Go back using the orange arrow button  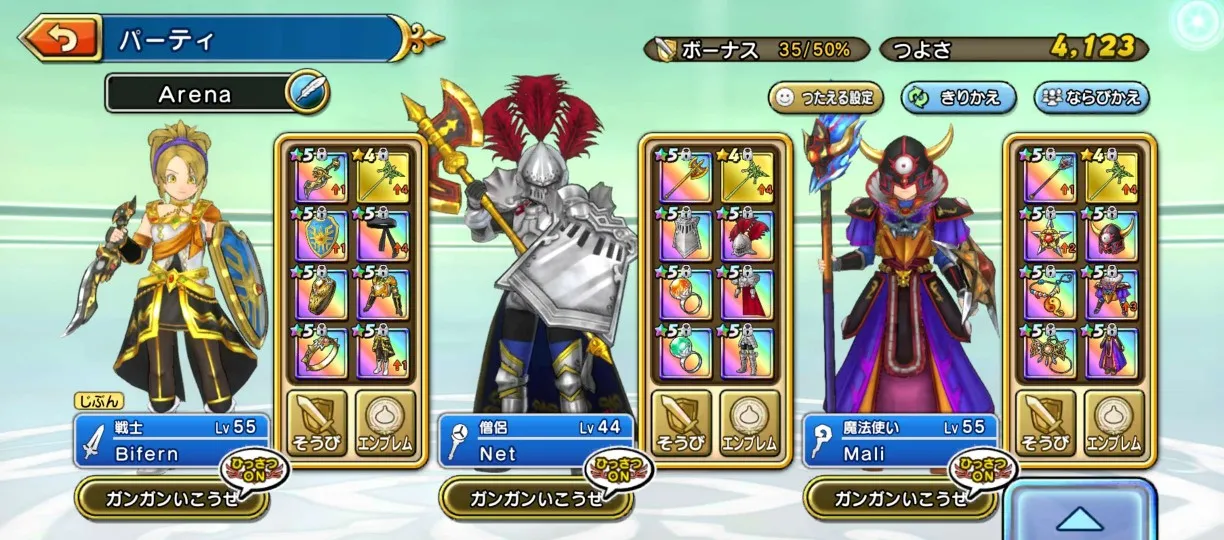[60, 39]
